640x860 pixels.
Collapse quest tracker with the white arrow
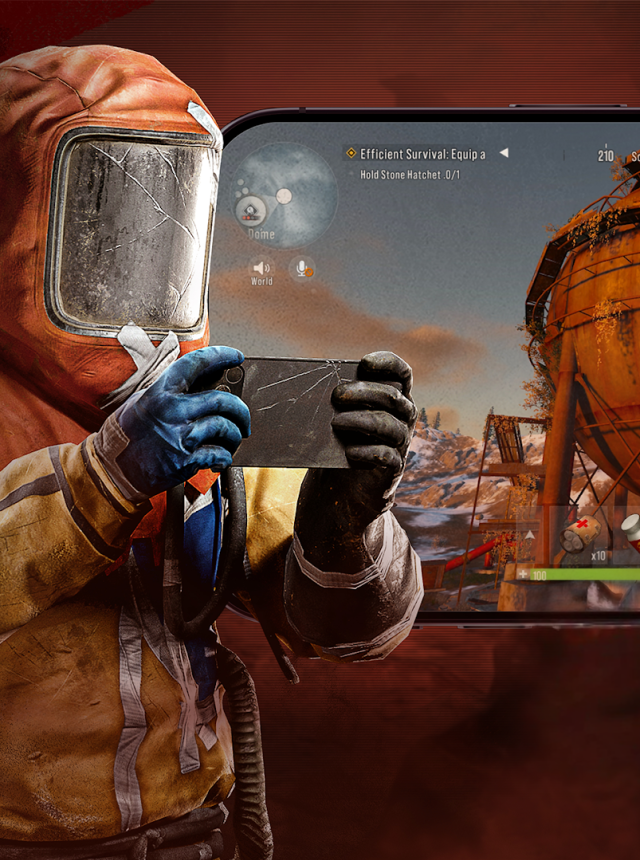(x=504, y=153)
